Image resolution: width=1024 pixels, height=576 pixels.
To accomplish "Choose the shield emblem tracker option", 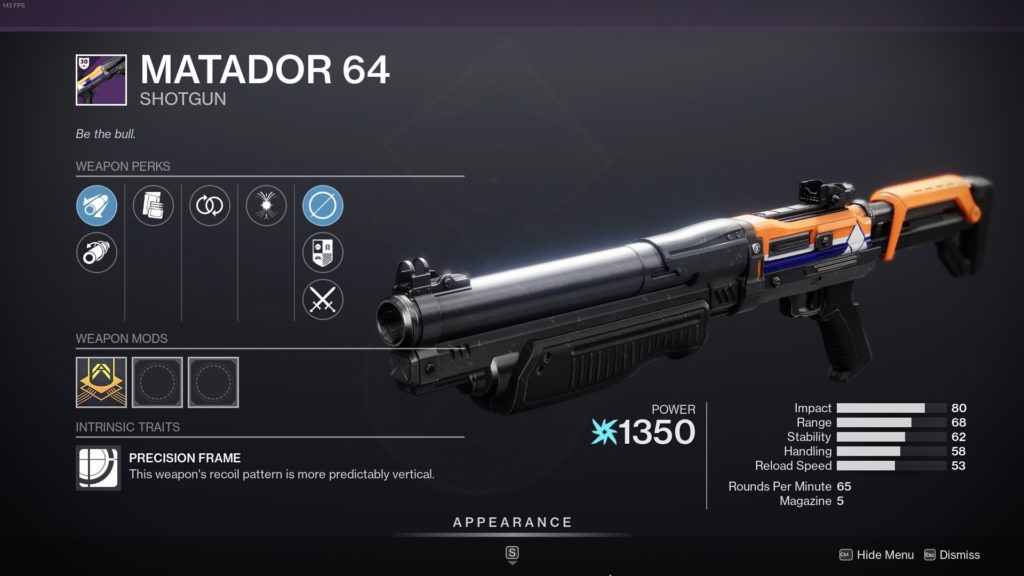I will click(323, 253).
